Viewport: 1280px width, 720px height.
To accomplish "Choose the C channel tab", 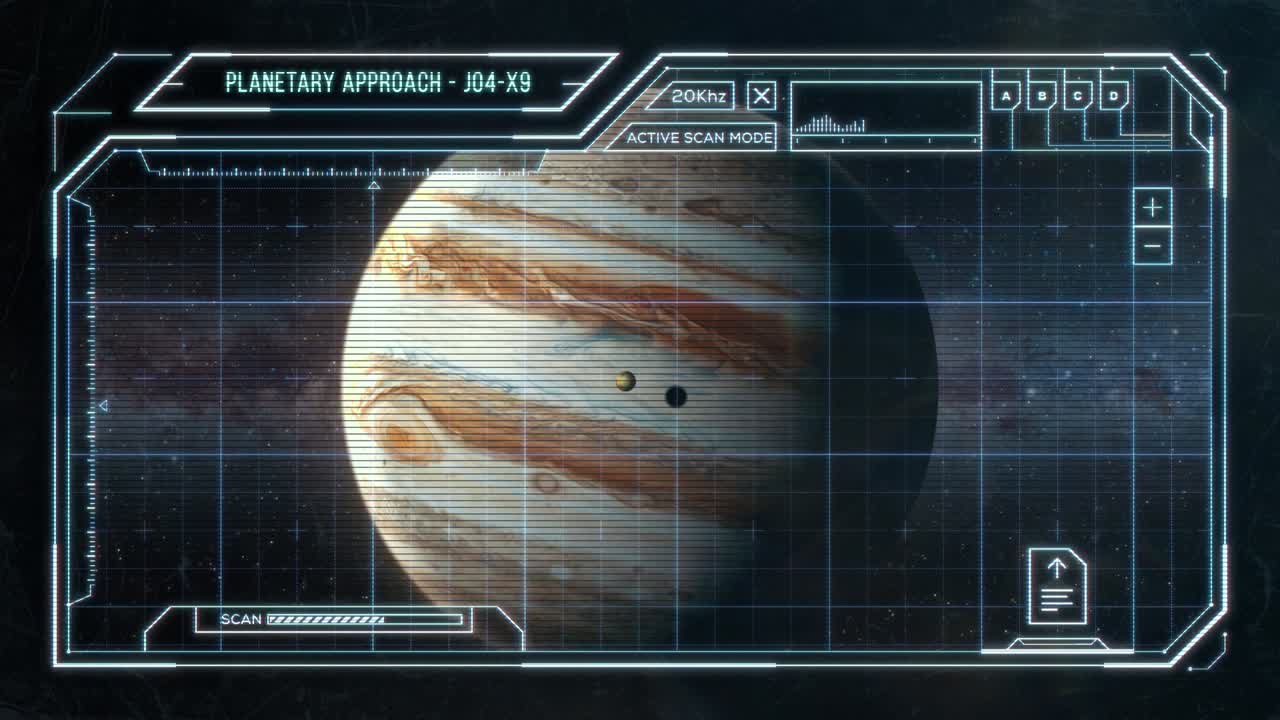I will tap(1078, 96).
